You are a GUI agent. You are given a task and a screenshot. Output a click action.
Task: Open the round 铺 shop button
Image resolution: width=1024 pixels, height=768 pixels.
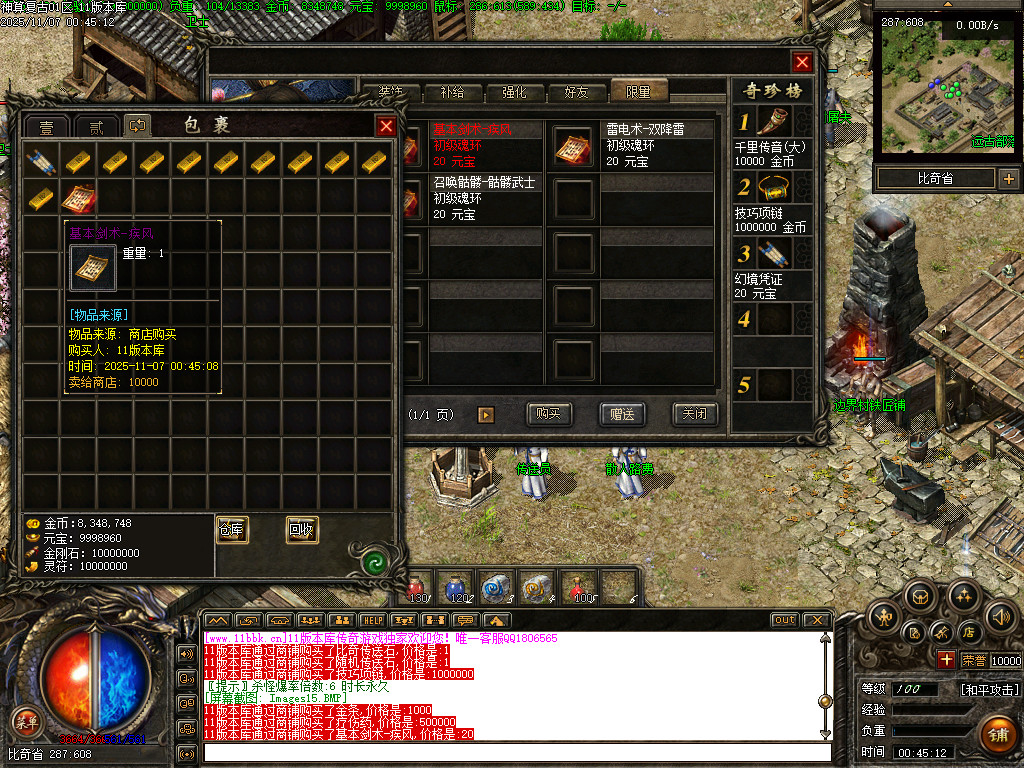(997, 735)
